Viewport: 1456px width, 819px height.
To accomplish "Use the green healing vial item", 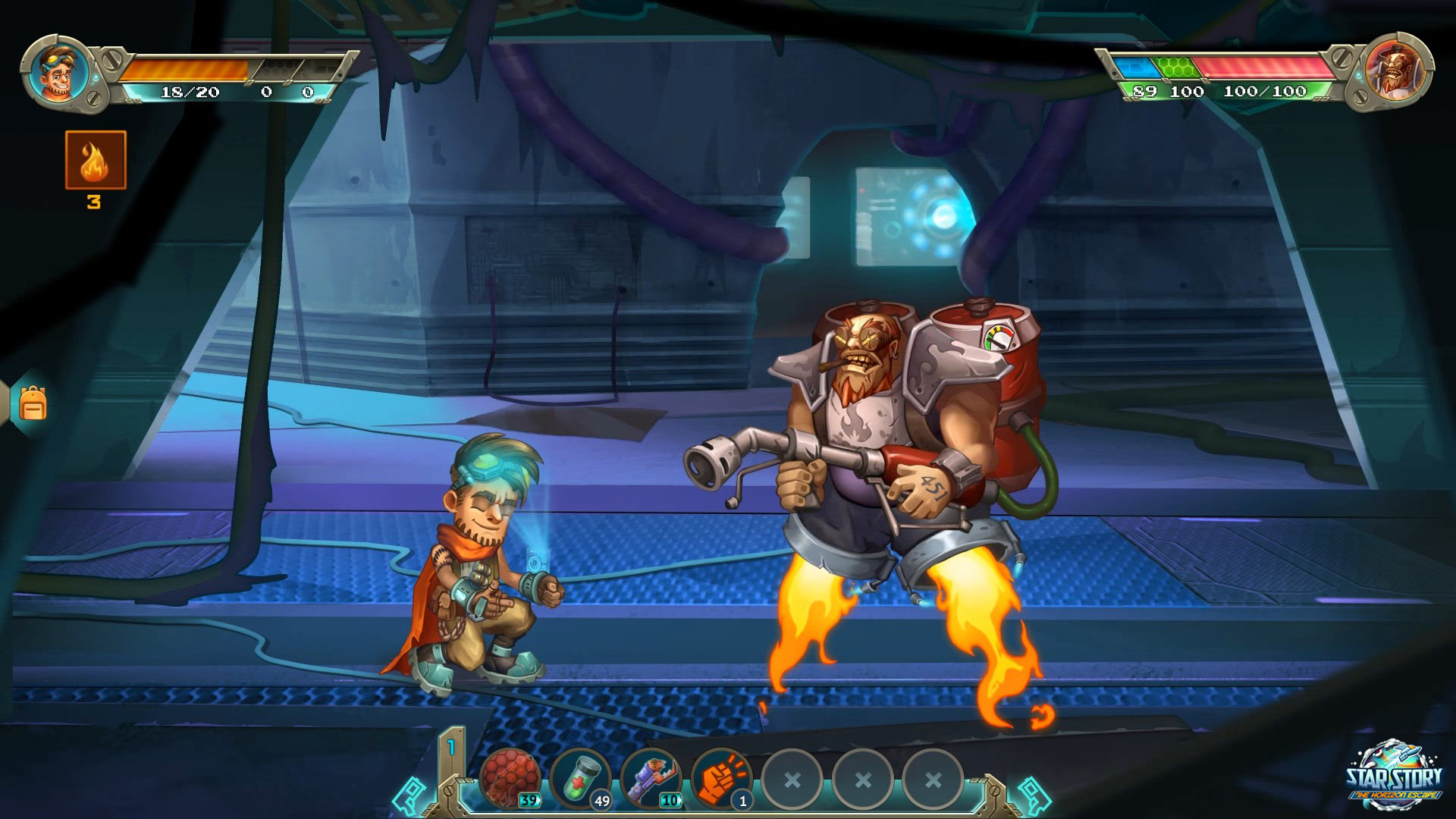I will point(582,777).
